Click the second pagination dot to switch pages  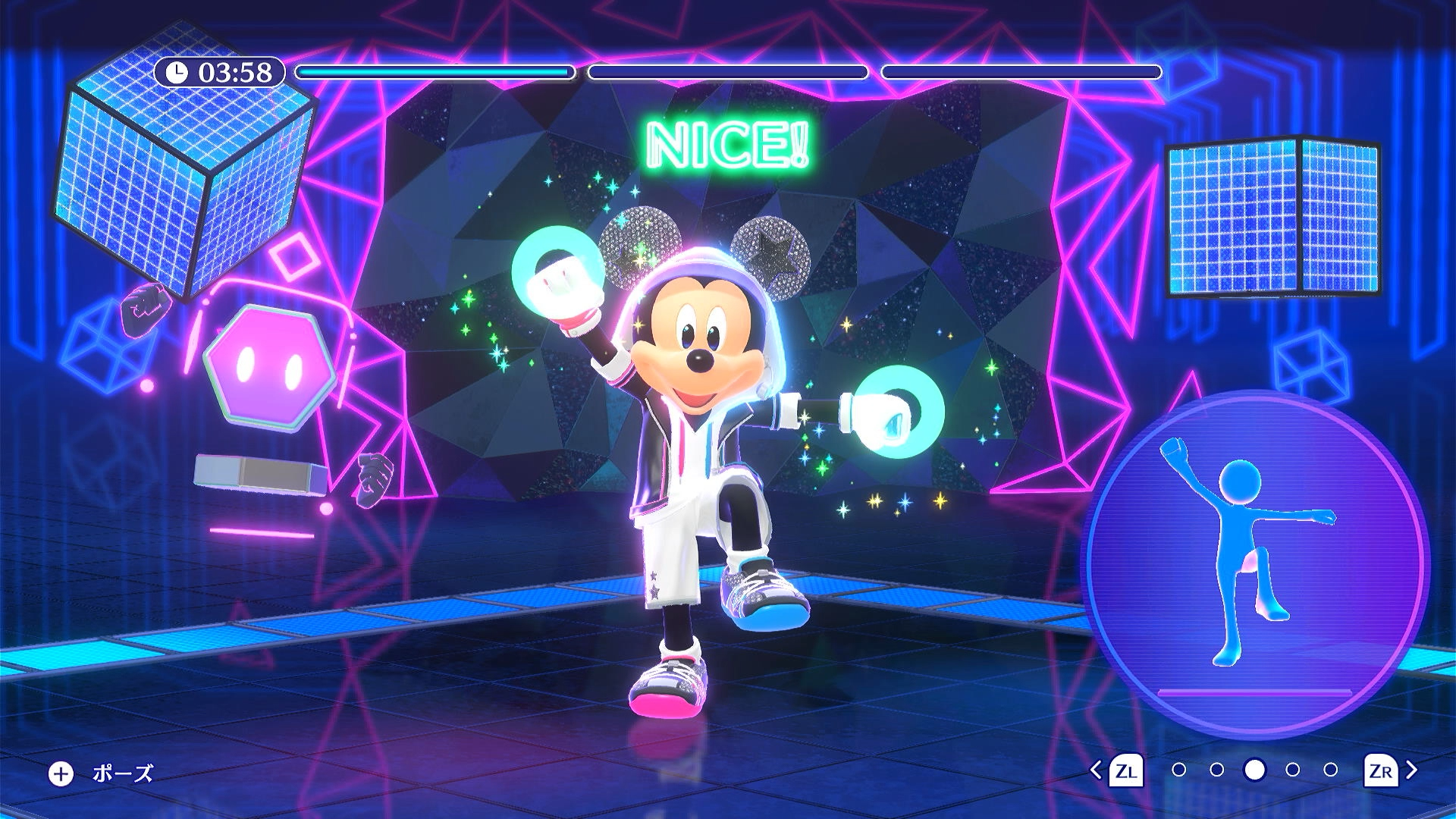pyautogui.click(x=1217, y=770)
